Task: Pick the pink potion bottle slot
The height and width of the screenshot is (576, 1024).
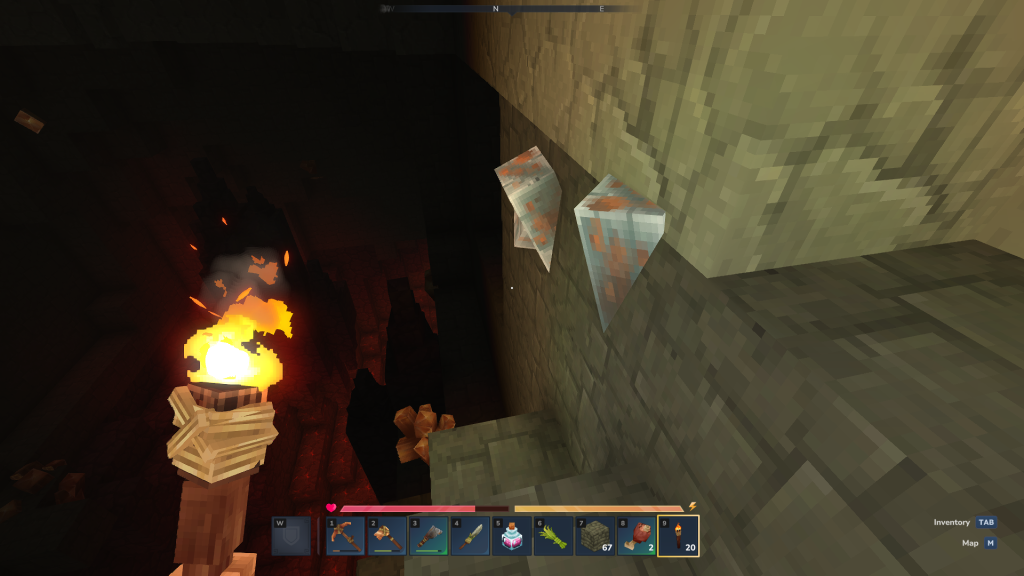Action: (512, 535)
